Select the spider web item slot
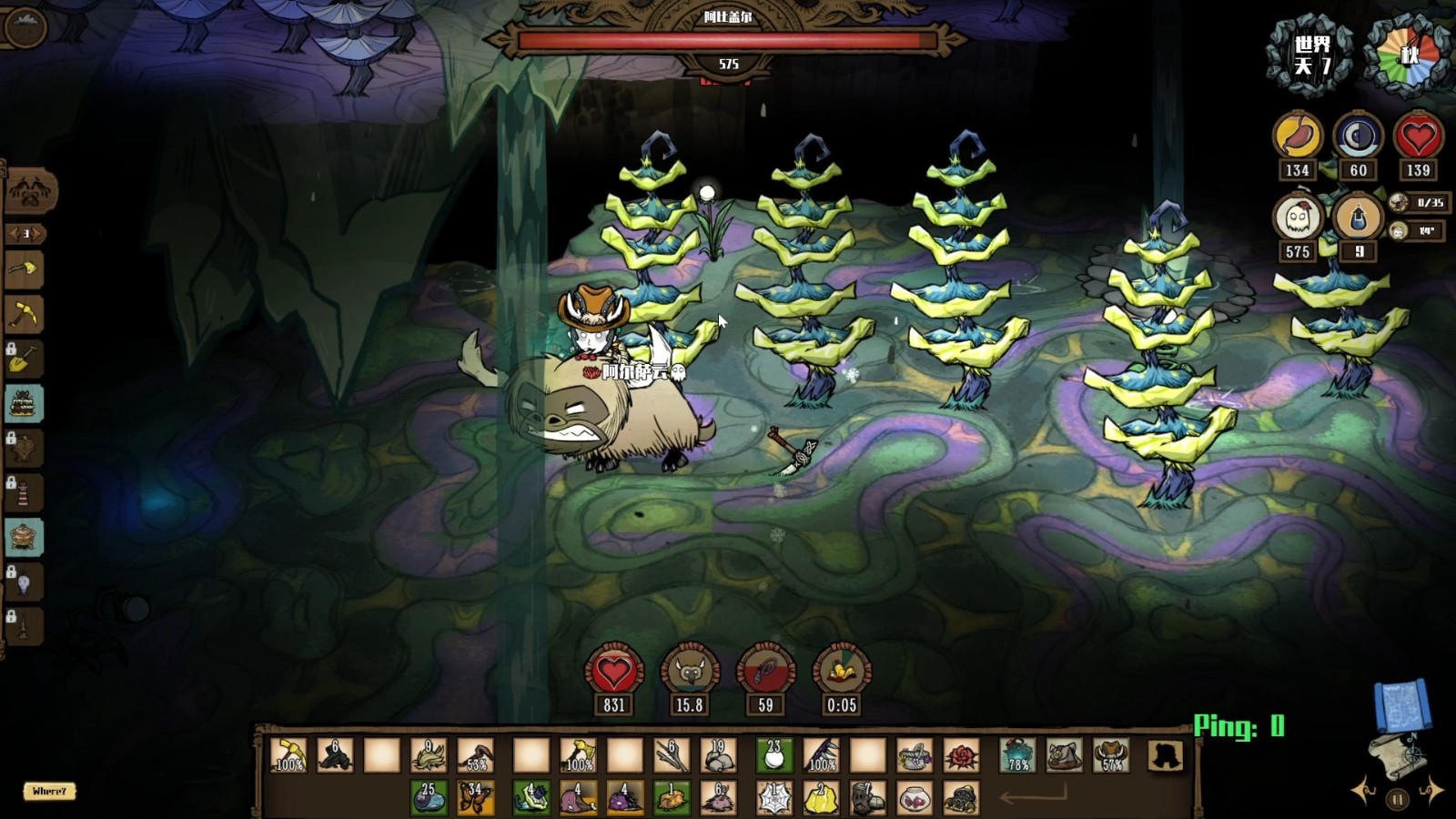The height and width of the screenshot is (819, 1456). tap(774, 798)
